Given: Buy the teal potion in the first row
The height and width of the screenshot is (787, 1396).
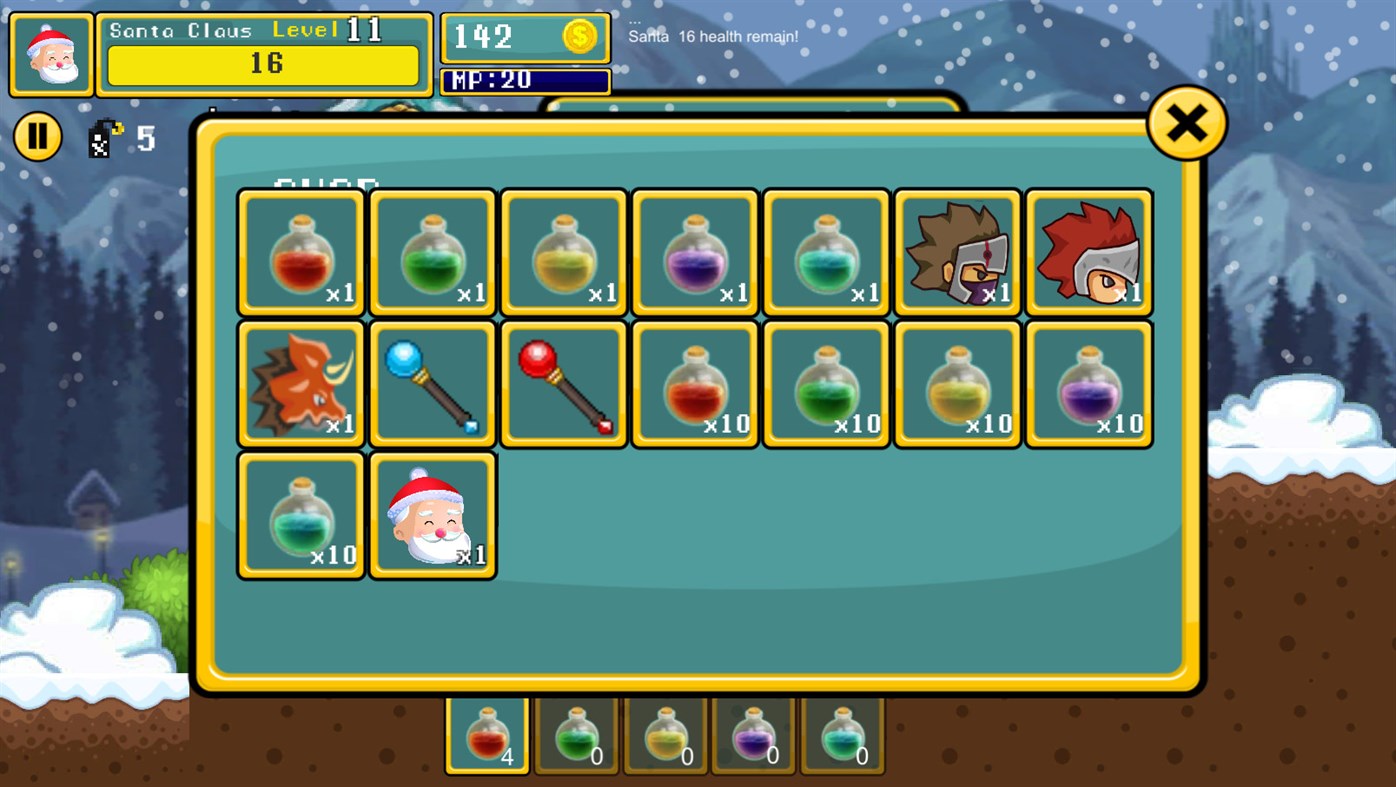Looking at the screenshot, I should click(824, 251).
